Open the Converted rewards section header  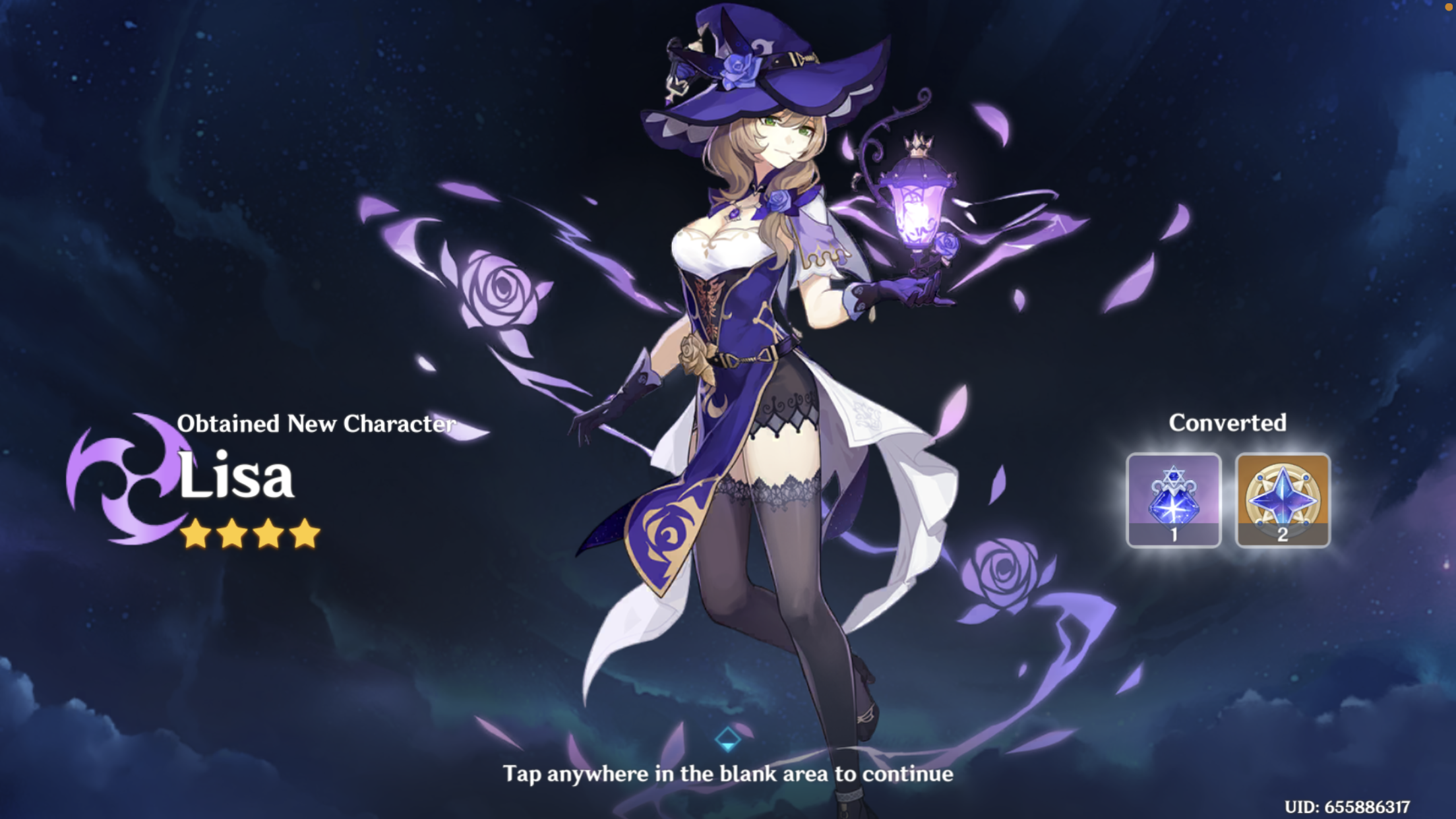click(1227, 422)
